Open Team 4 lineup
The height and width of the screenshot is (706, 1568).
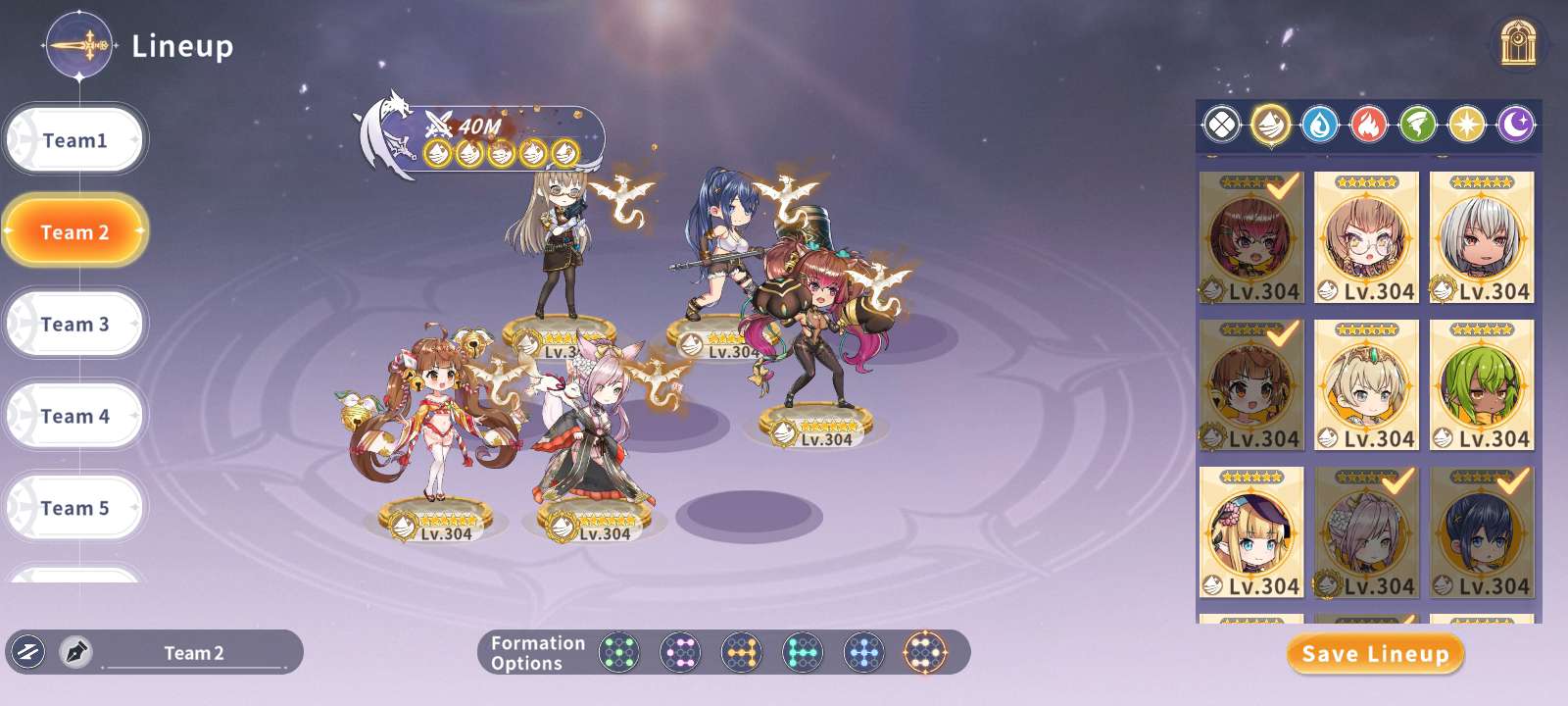pos(74,416)
